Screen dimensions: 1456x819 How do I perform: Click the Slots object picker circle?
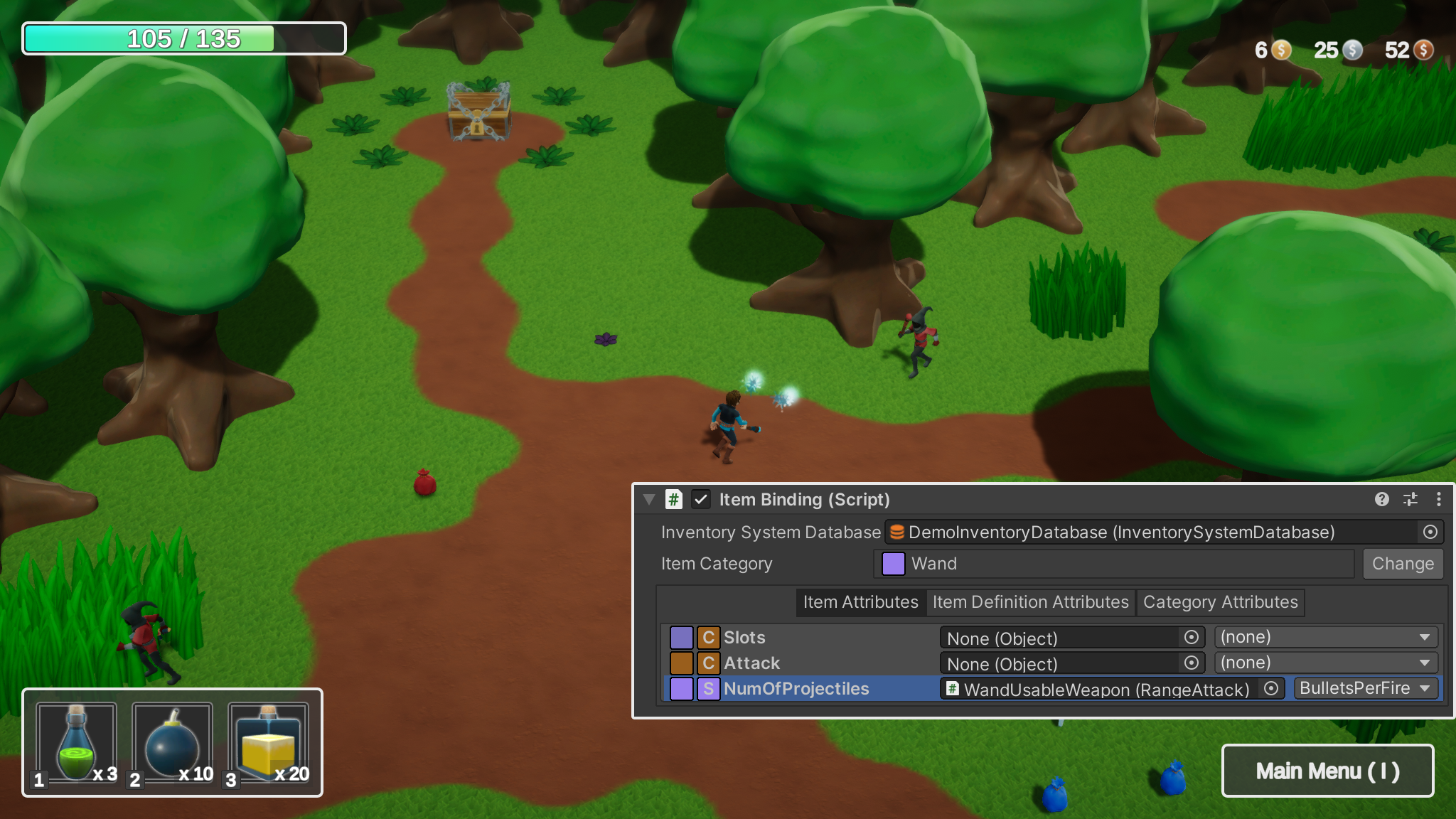(1193, 638)
